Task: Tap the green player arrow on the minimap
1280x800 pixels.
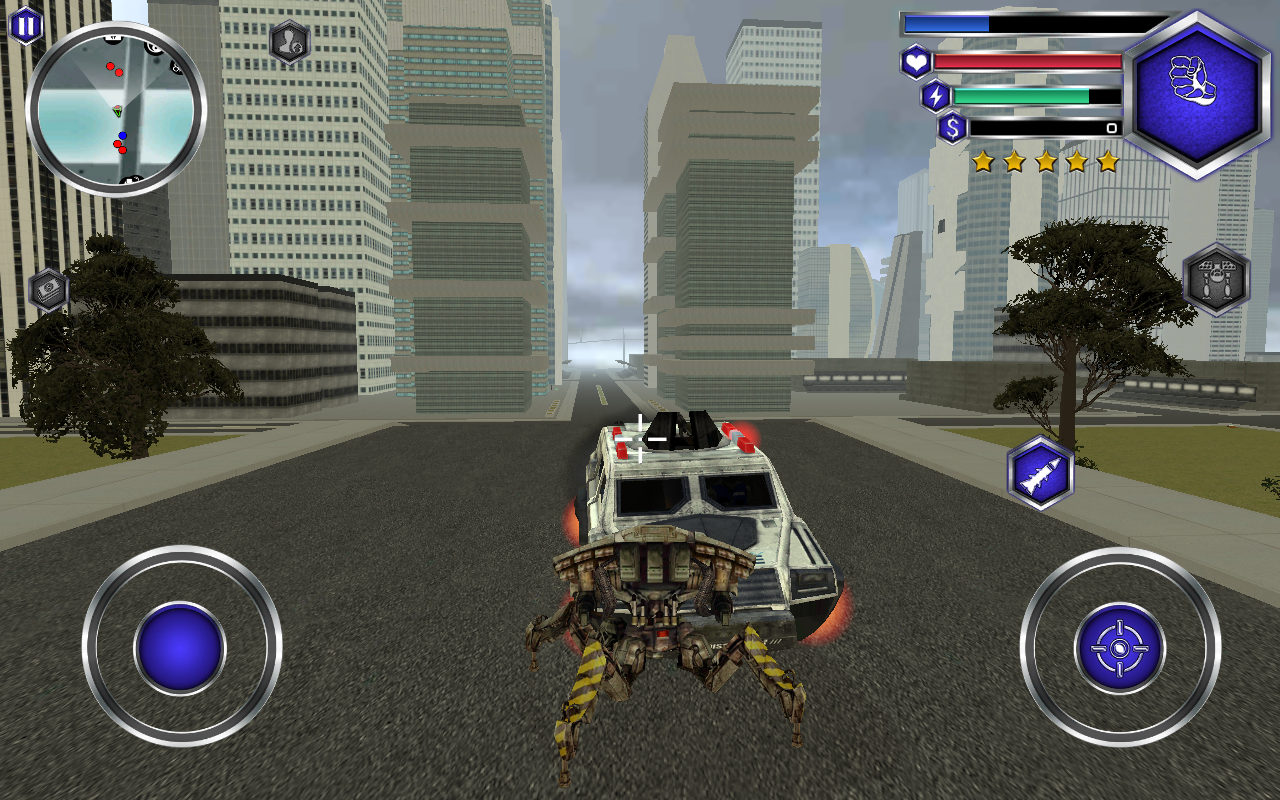Action: click(117, 112)
